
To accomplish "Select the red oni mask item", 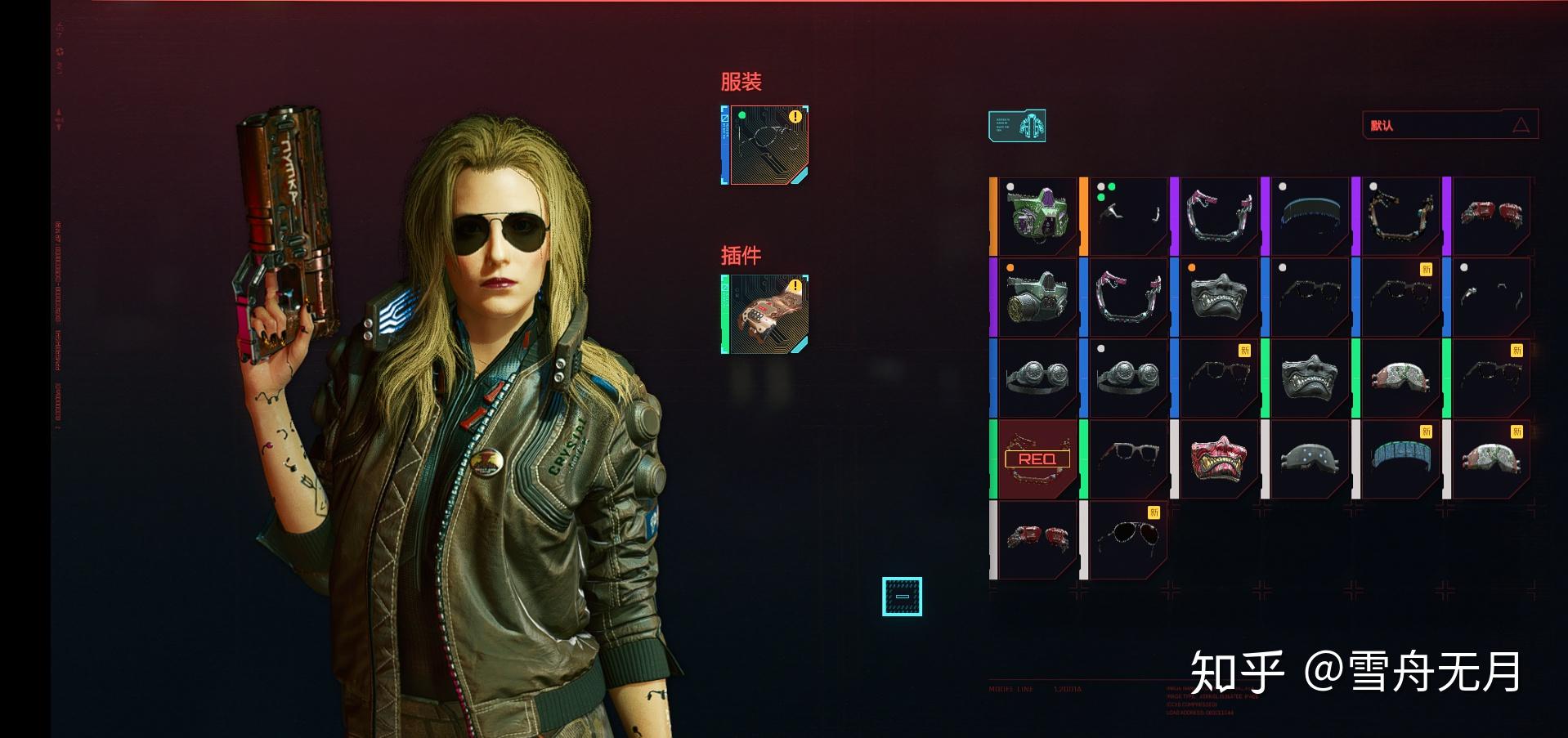I will pos(1218,459).
